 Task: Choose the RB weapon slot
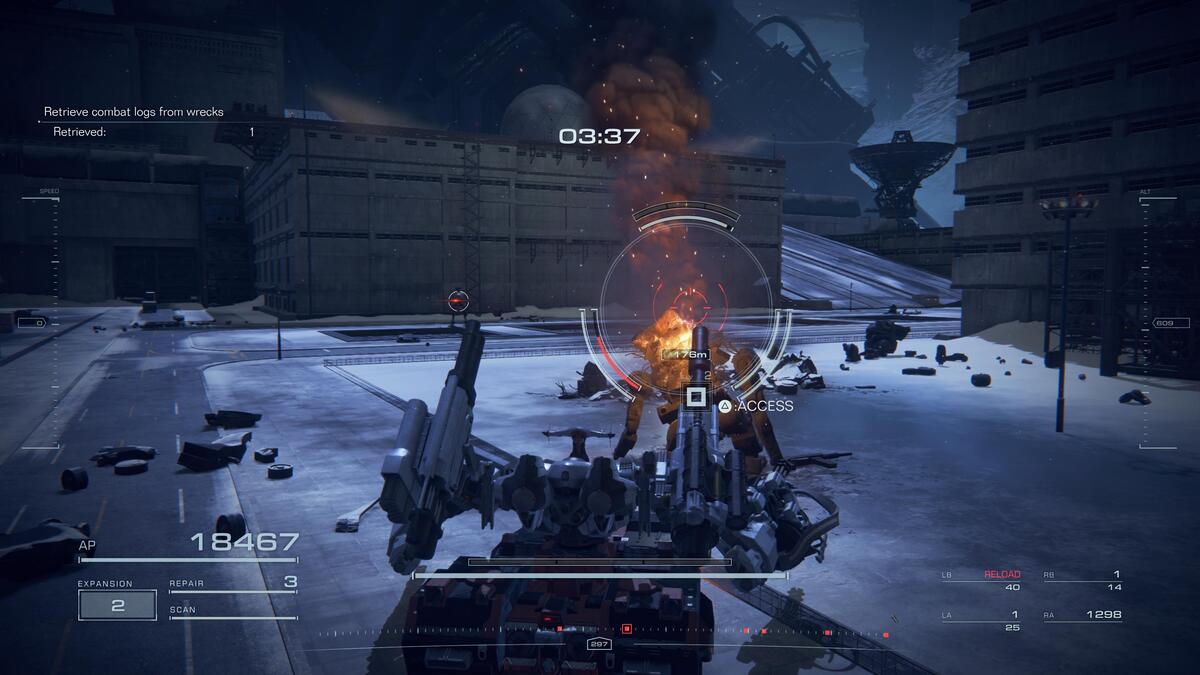tap(1082, 581)
